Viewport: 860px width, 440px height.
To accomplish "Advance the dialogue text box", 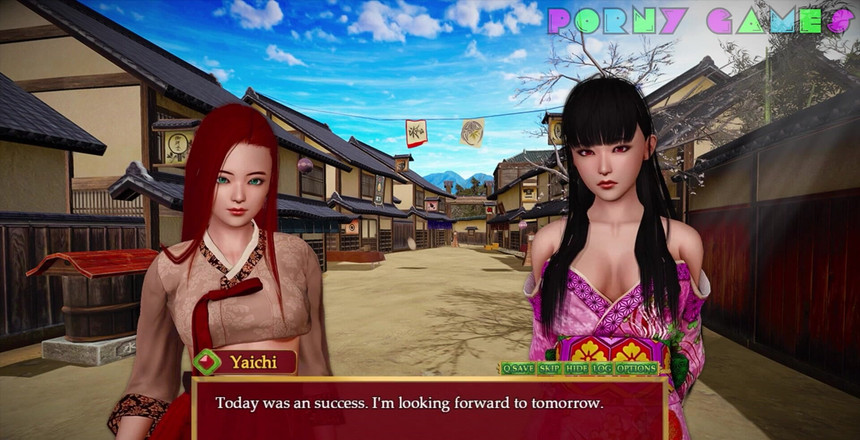I will click(428, 409).
